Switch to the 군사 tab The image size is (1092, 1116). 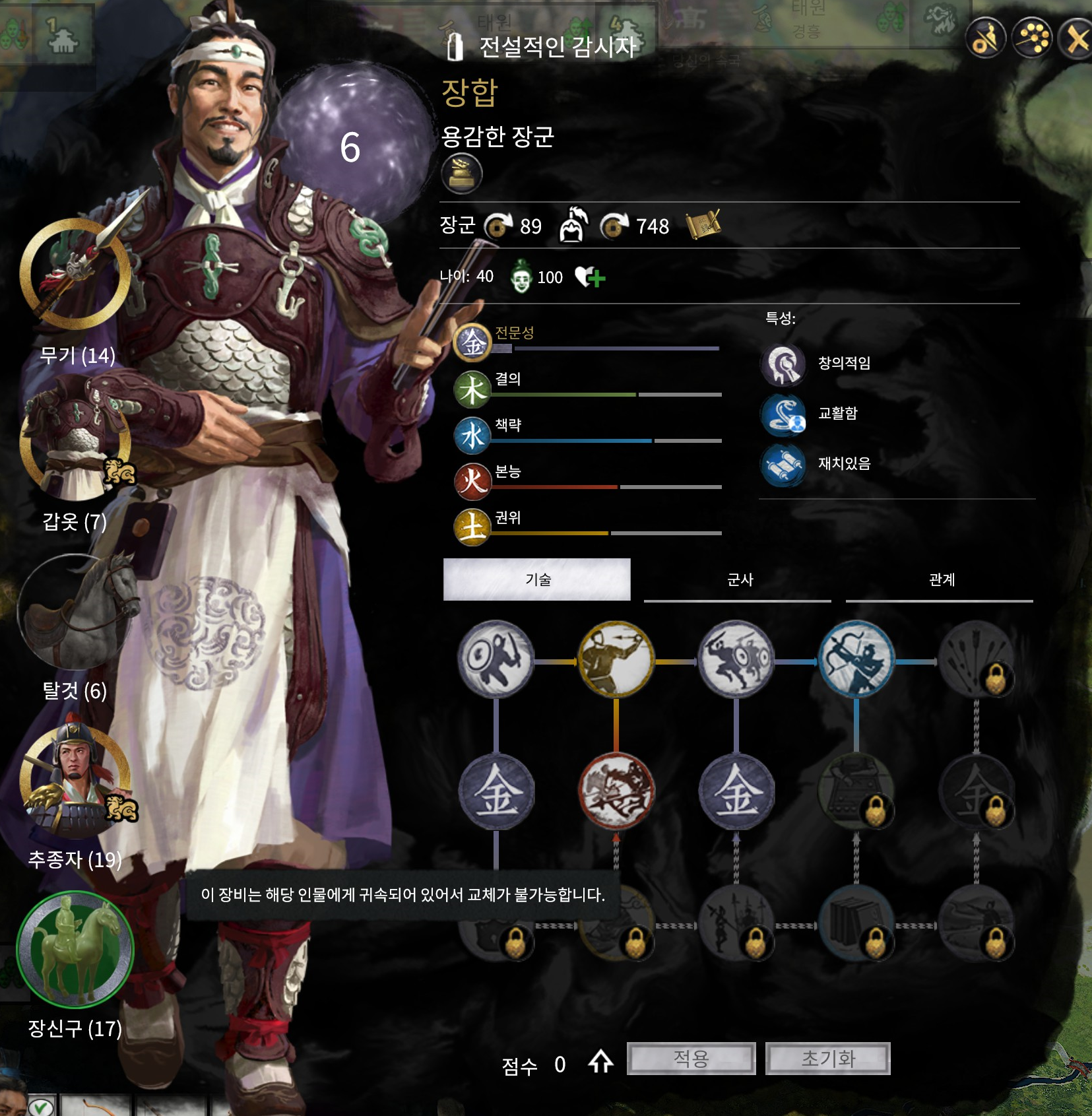739,579
